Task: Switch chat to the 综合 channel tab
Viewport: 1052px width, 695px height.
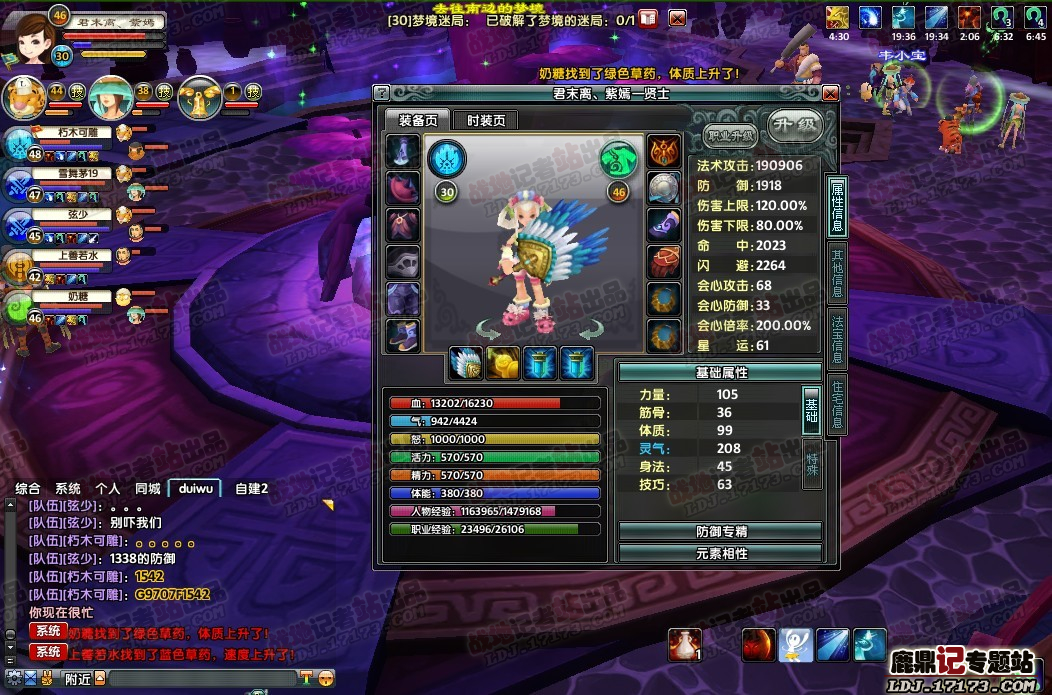Action: pos(28,488)
